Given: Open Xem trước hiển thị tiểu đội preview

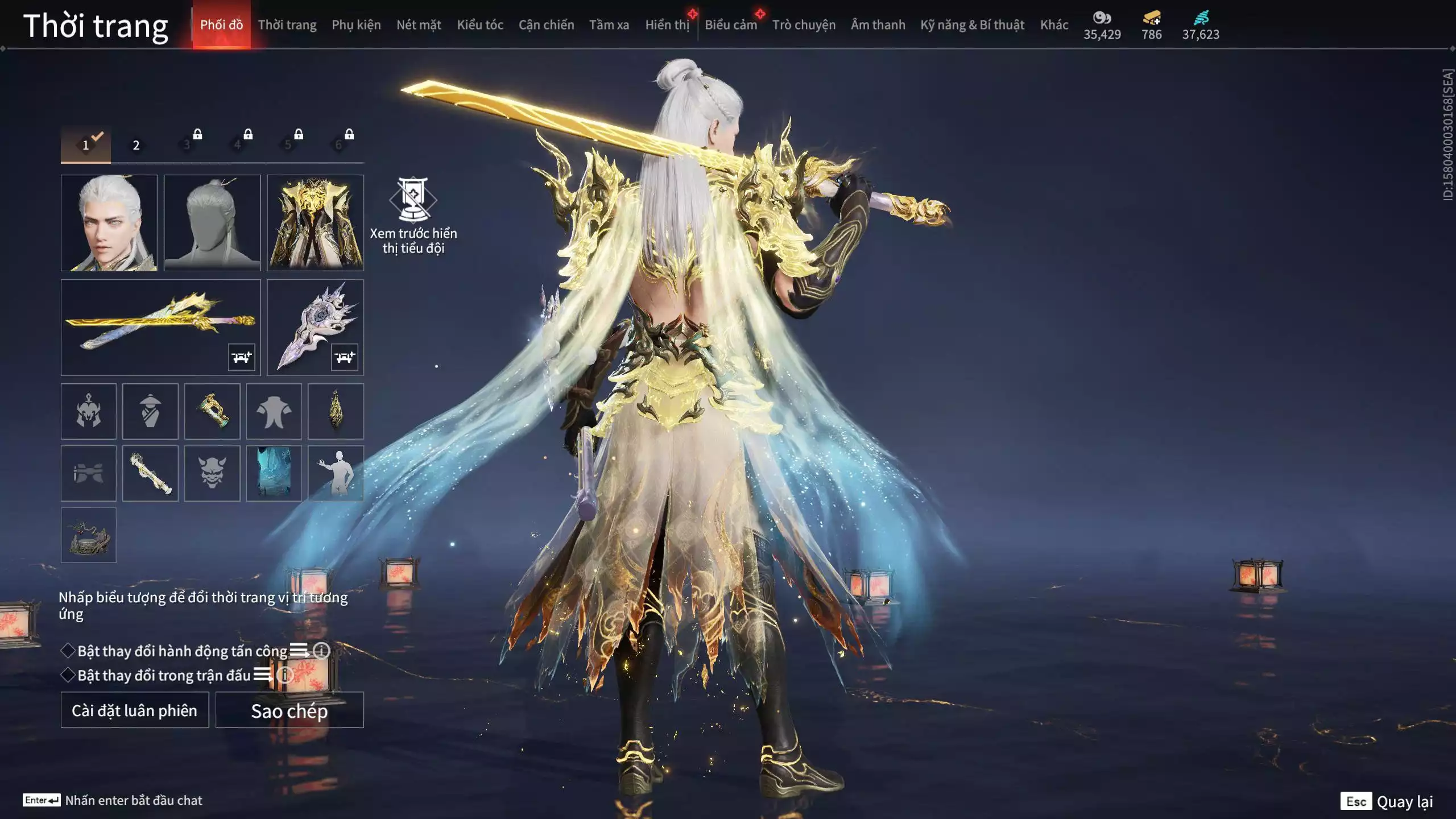Looking at the screenshot, I should point(413,215).
